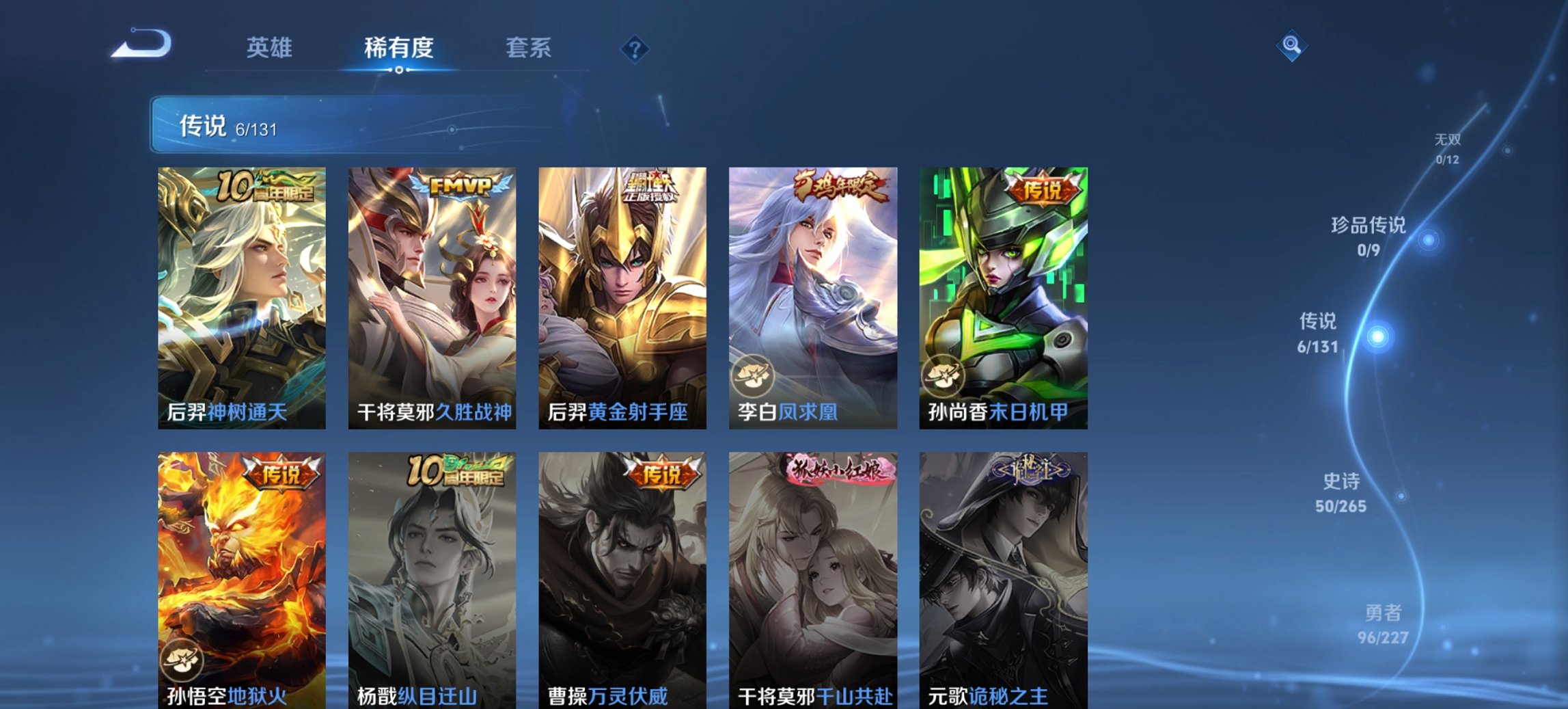
Task: Switch to the 英雄 tab
Action: [271, 48]
